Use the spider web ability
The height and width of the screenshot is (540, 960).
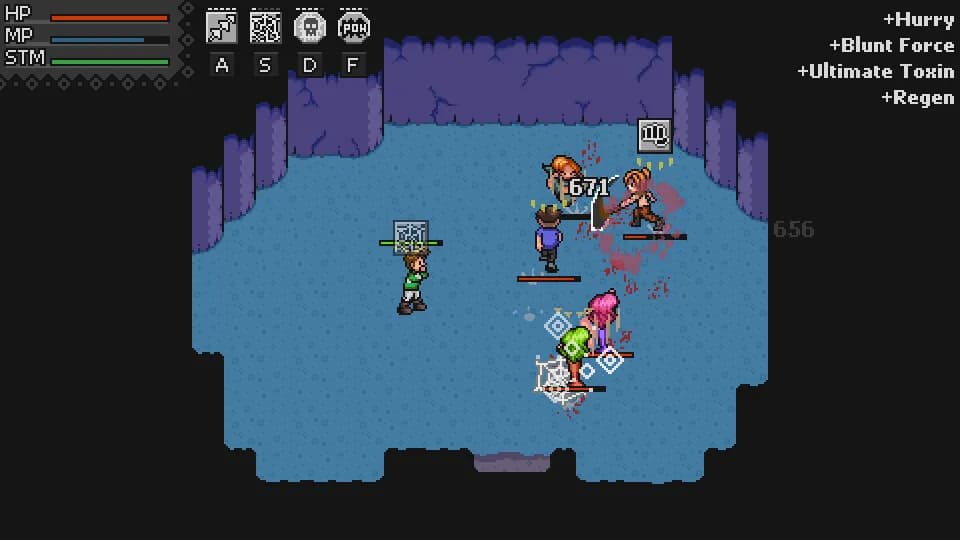[265, 27]
